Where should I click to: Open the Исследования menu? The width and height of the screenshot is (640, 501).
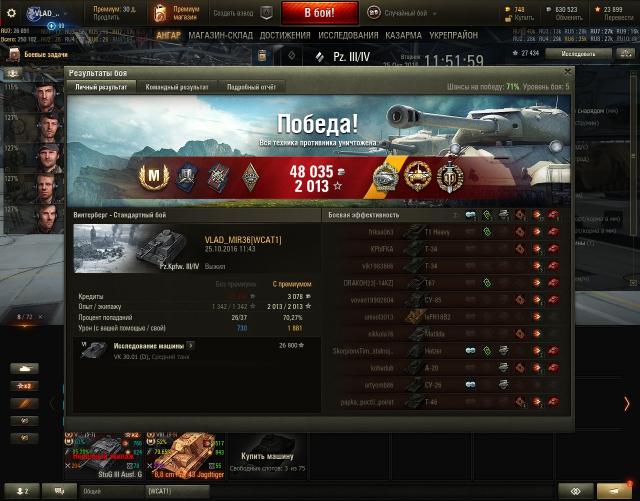[349, 35]
